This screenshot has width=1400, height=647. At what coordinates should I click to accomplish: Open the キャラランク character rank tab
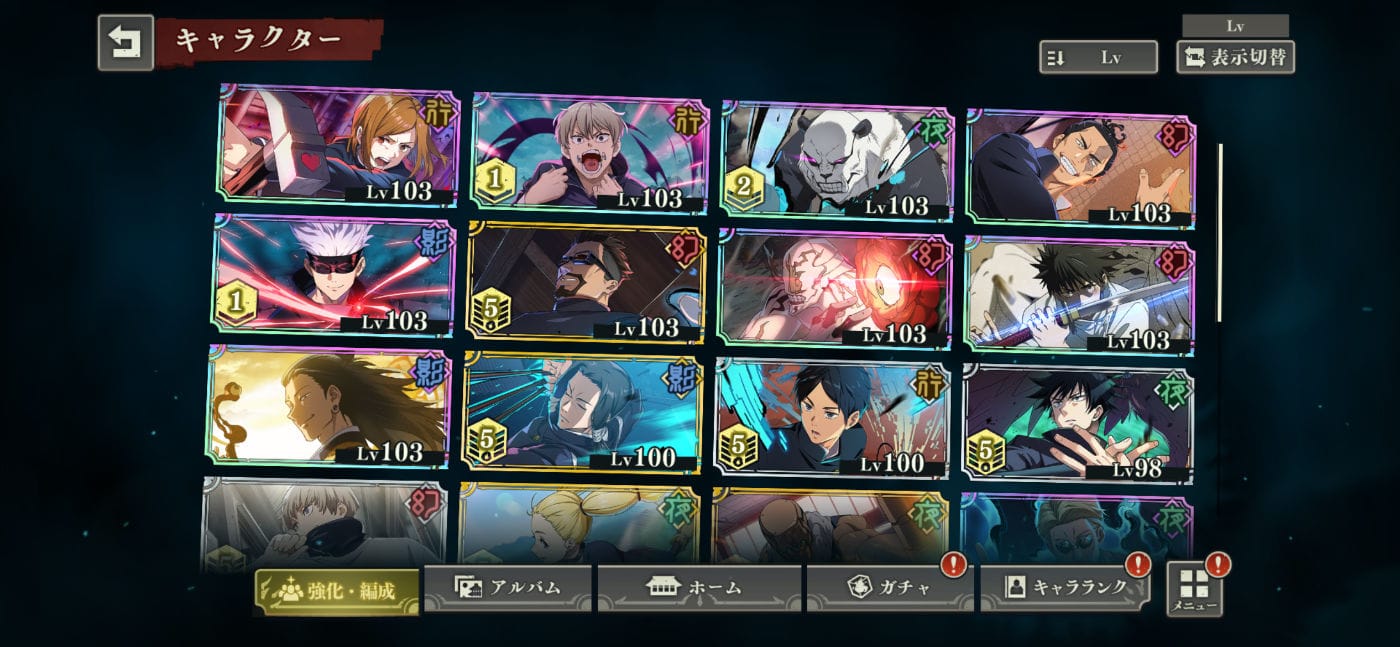click(x=1065, y=587)
